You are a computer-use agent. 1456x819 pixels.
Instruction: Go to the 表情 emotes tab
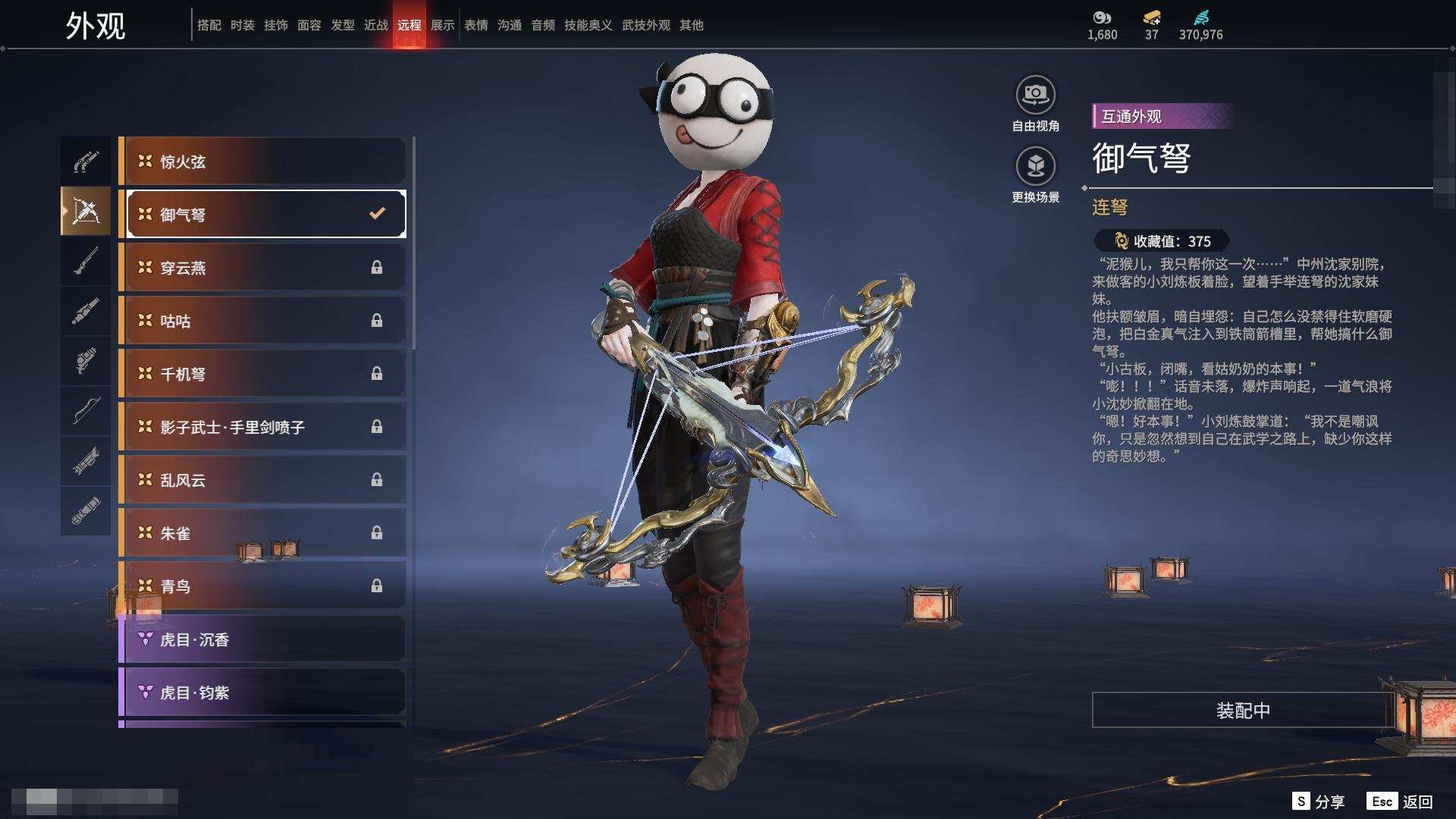pyautogui.click(x=475, y=25)
